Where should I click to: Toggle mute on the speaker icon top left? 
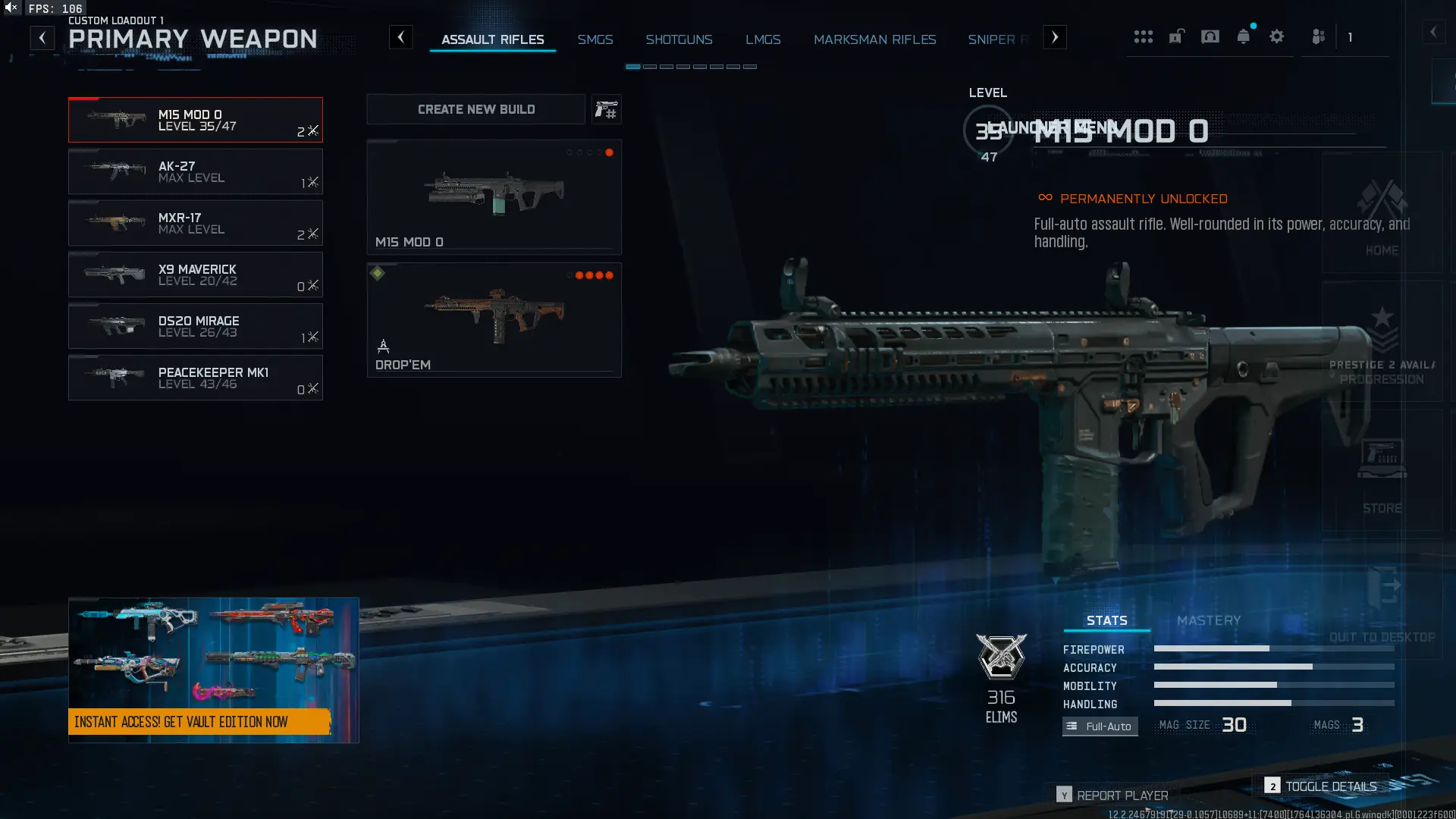[9, 8]
